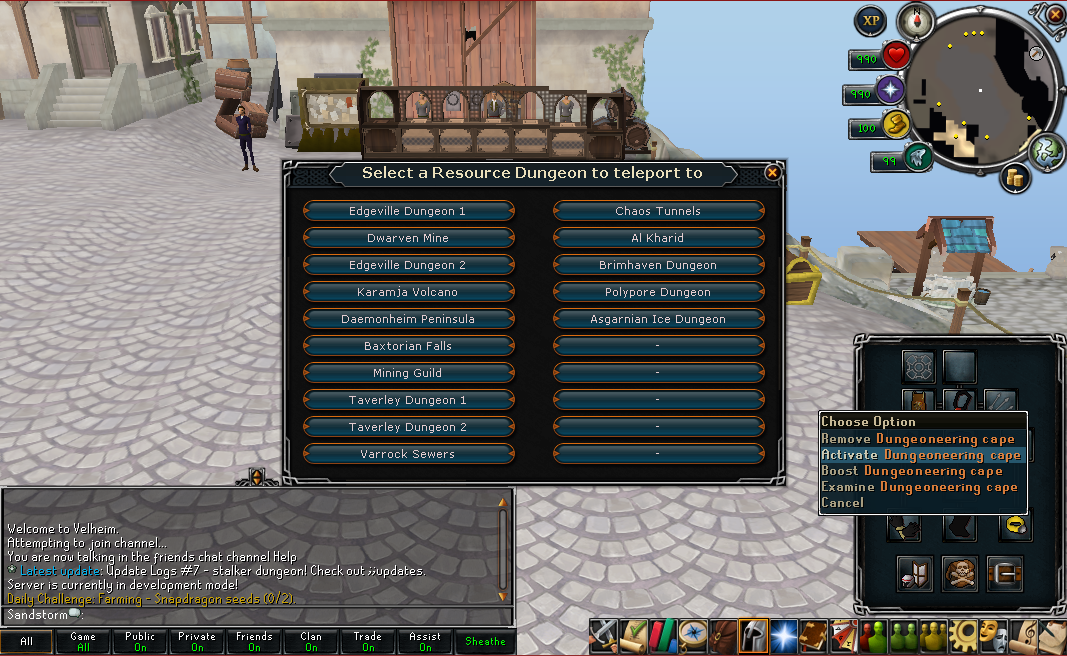Switch to the Clan chat tab
Screen dimensions: 1067x656
[311, 641]
